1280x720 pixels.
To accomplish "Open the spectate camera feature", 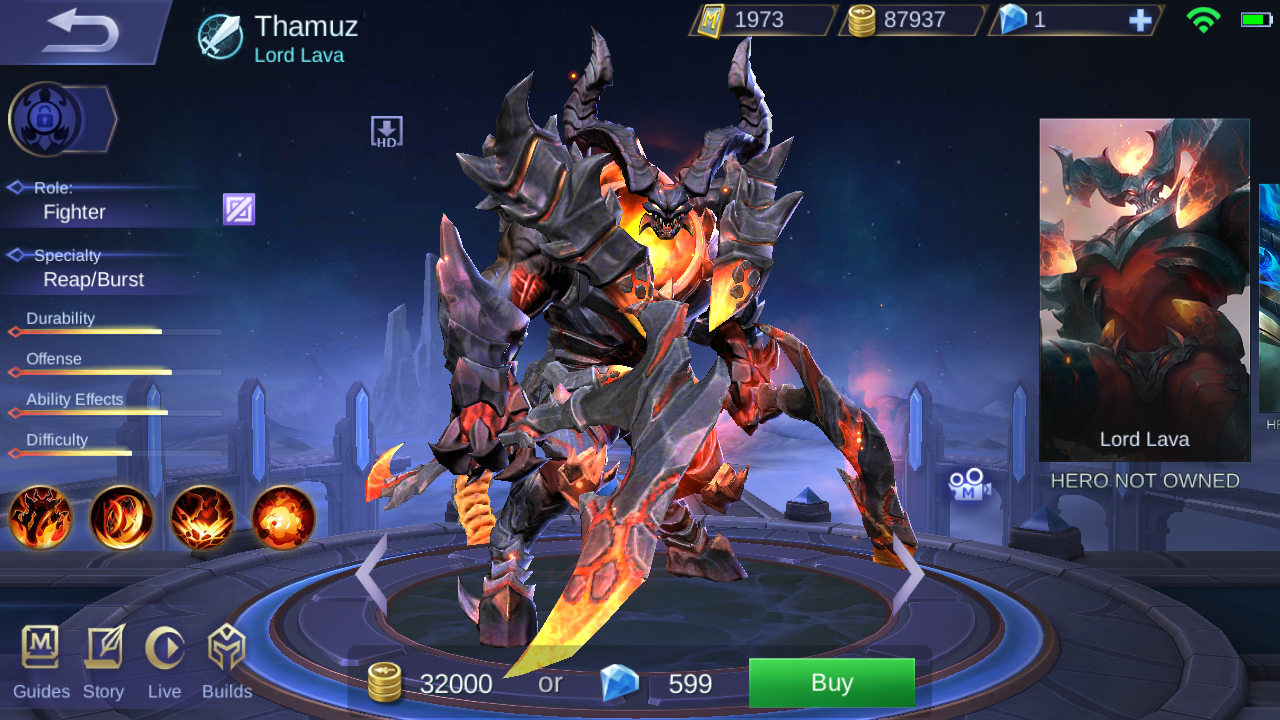I will click(966, 486).
